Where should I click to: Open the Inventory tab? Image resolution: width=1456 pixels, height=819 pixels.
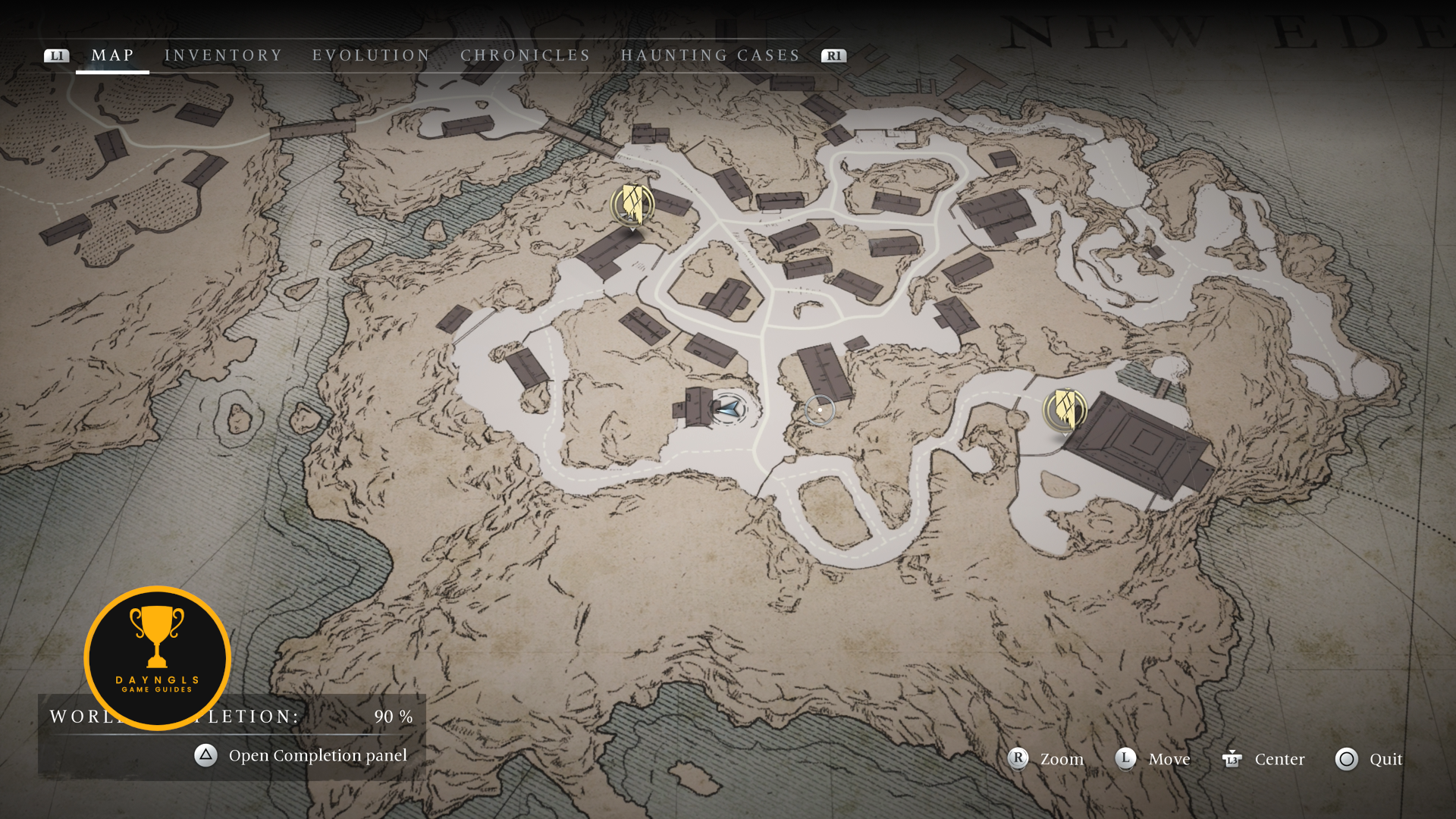[x=223, y=55]
